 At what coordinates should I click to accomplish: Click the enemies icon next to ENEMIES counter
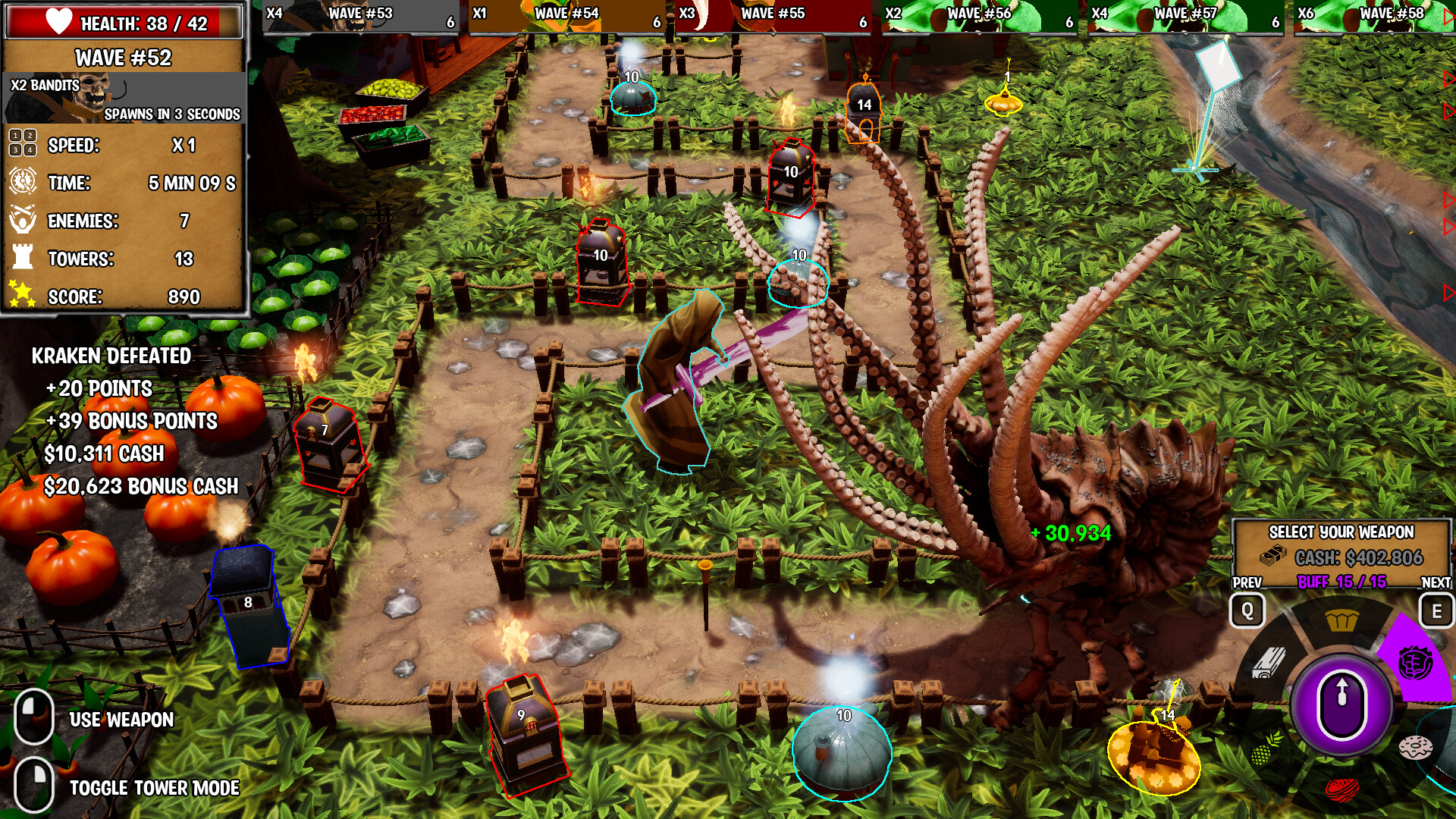click(22, 219)
